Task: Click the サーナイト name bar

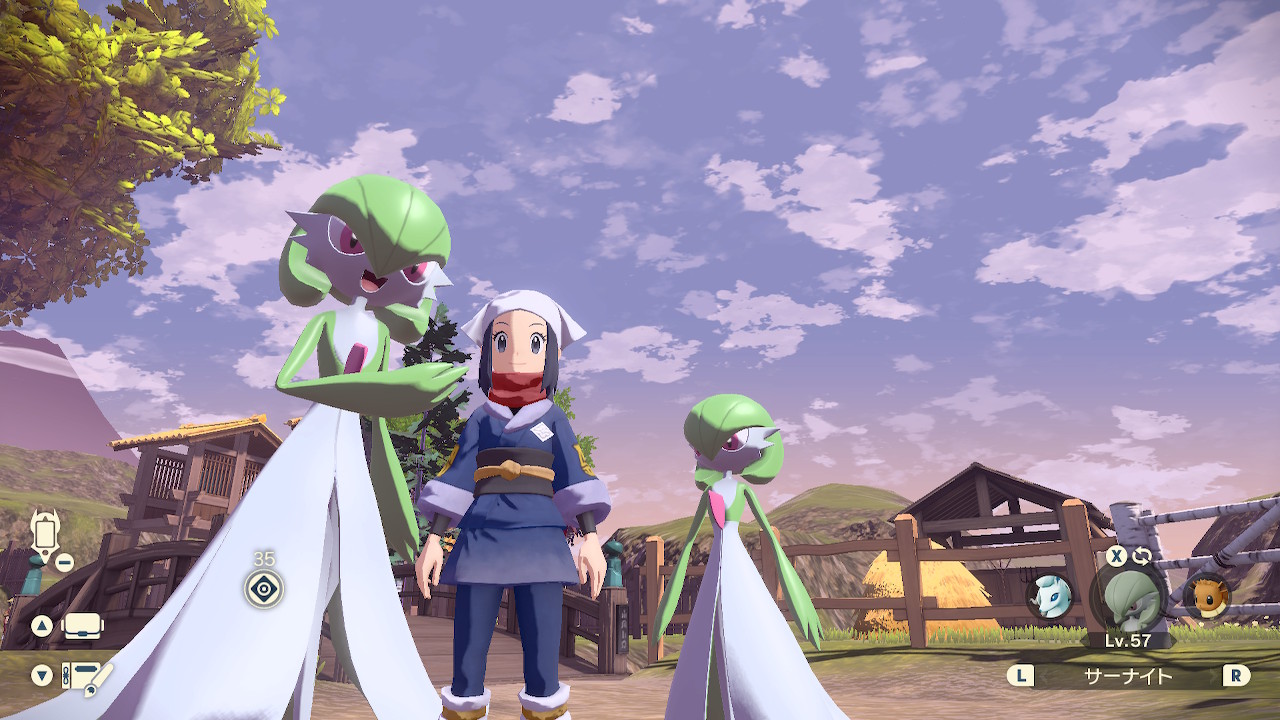Action: coord(1127,676)
